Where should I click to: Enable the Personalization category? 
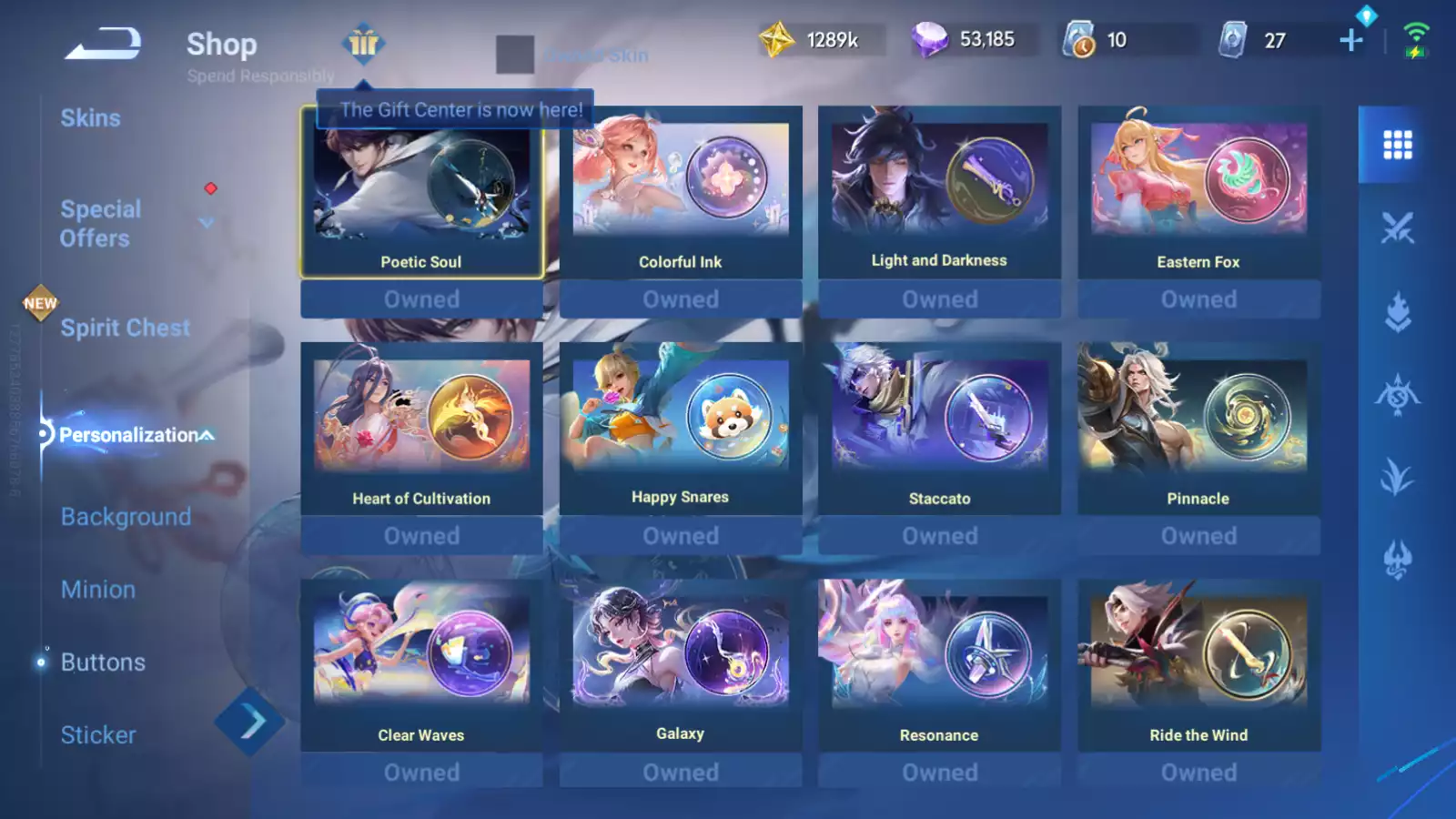point(126,435)
